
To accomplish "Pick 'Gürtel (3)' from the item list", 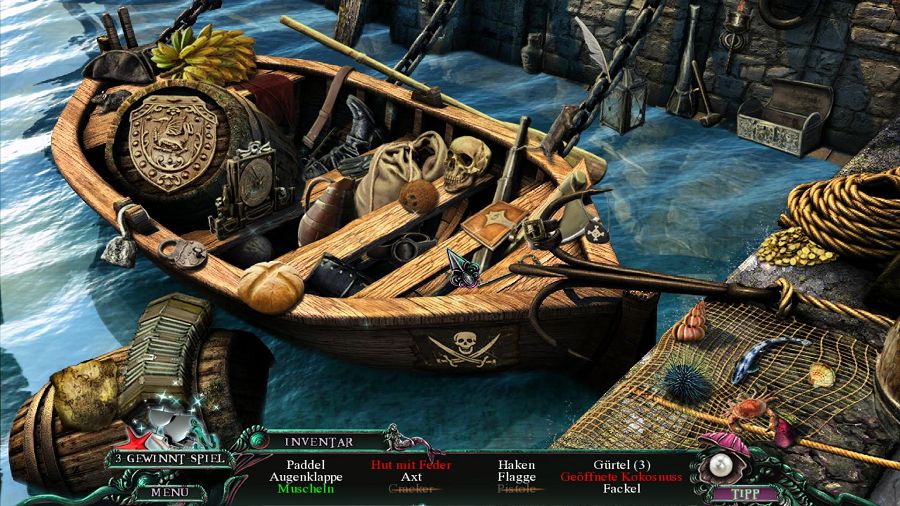I will 622,465.
